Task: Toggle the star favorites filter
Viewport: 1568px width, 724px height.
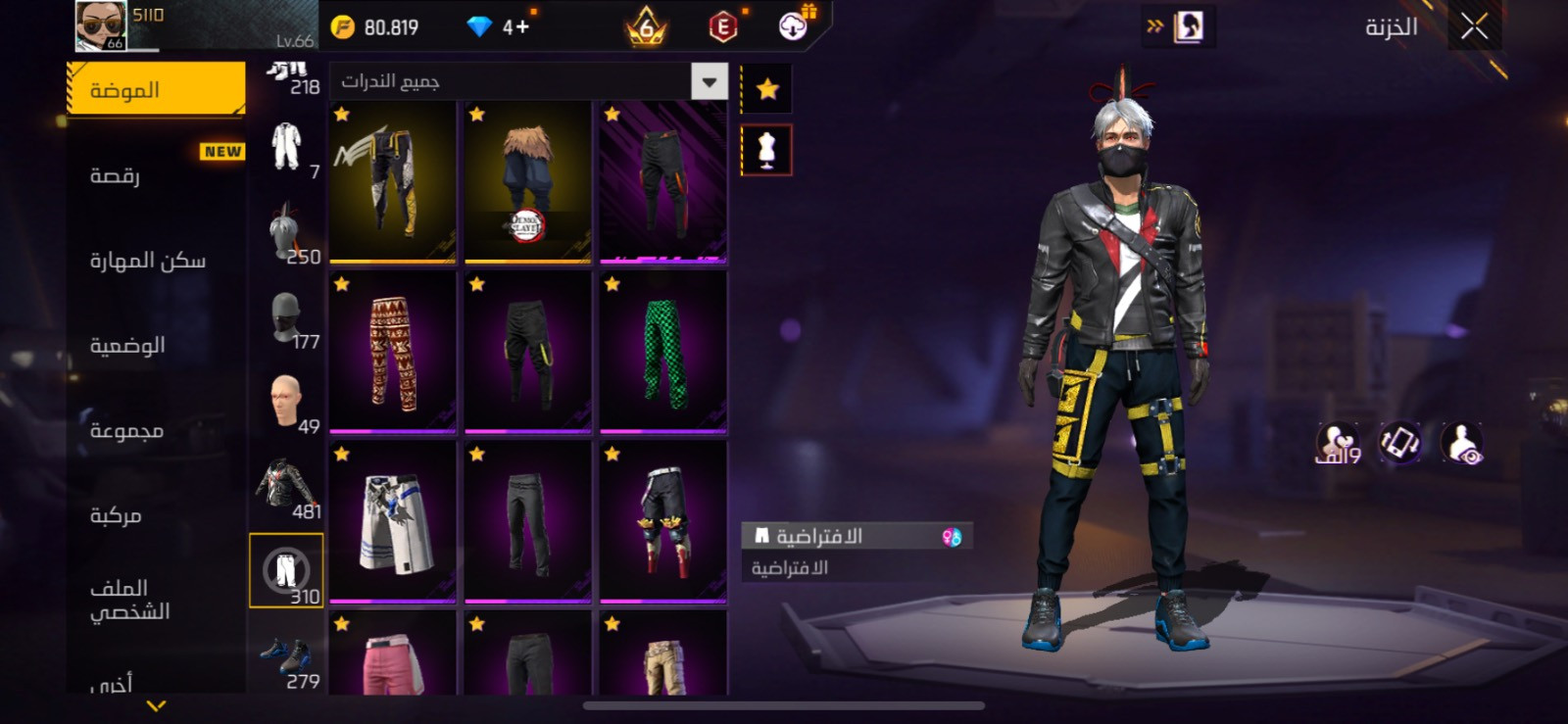Action: coord(767,90)
